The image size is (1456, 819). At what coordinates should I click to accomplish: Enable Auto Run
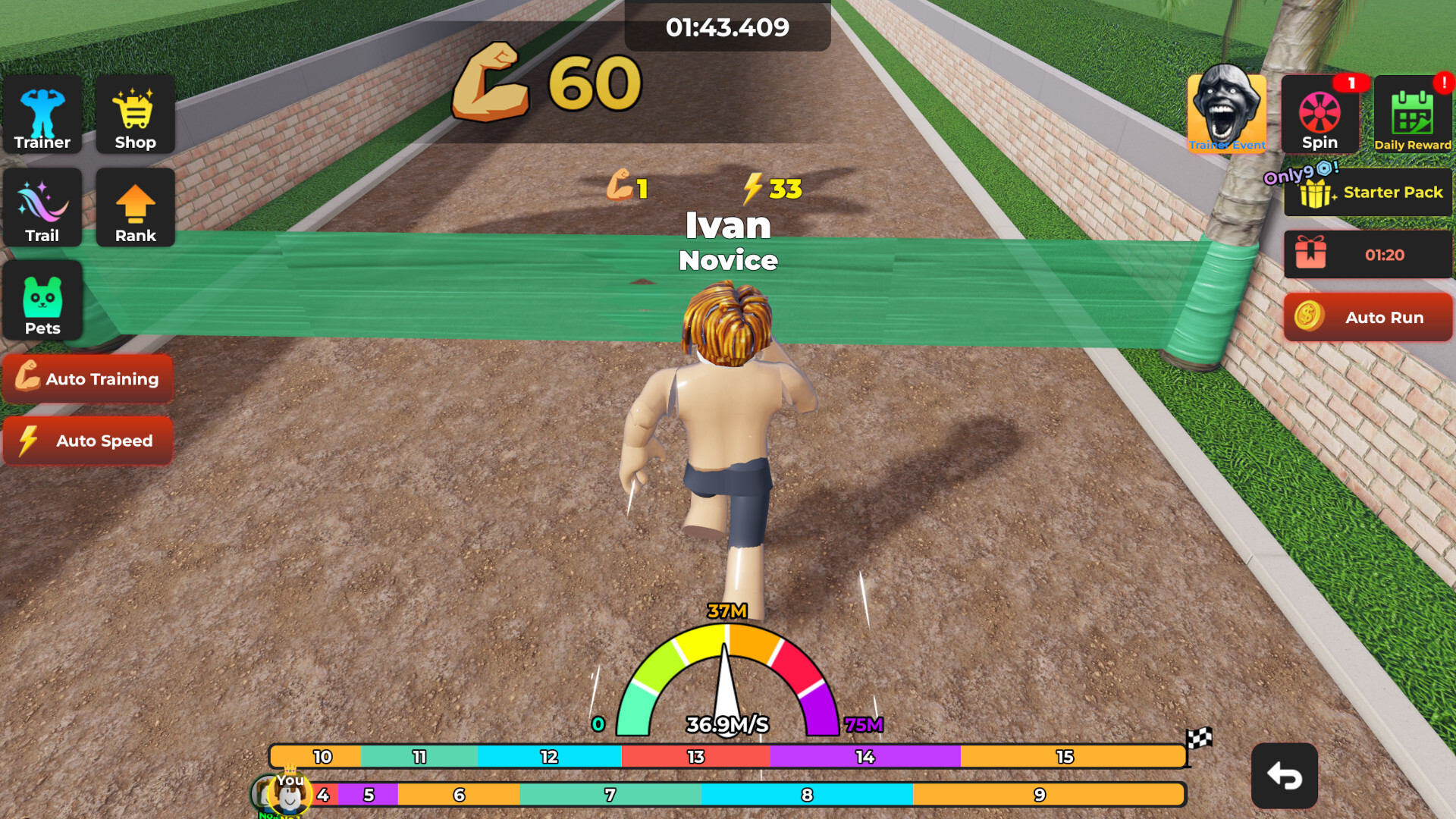pyautogui.click(x=1367, y=318)
